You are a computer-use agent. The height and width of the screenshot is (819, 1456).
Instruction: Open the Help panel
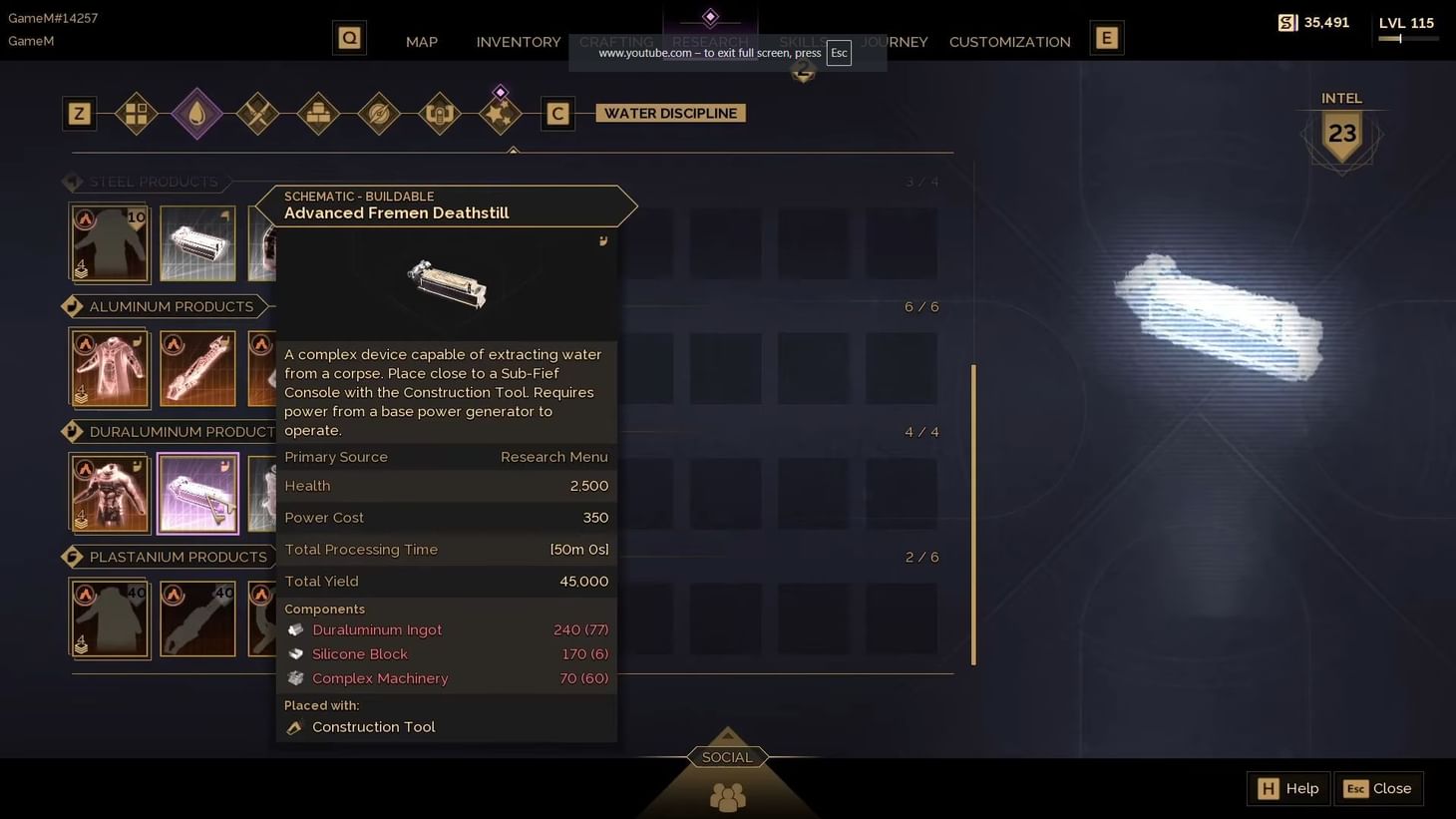pos(1287,788)
